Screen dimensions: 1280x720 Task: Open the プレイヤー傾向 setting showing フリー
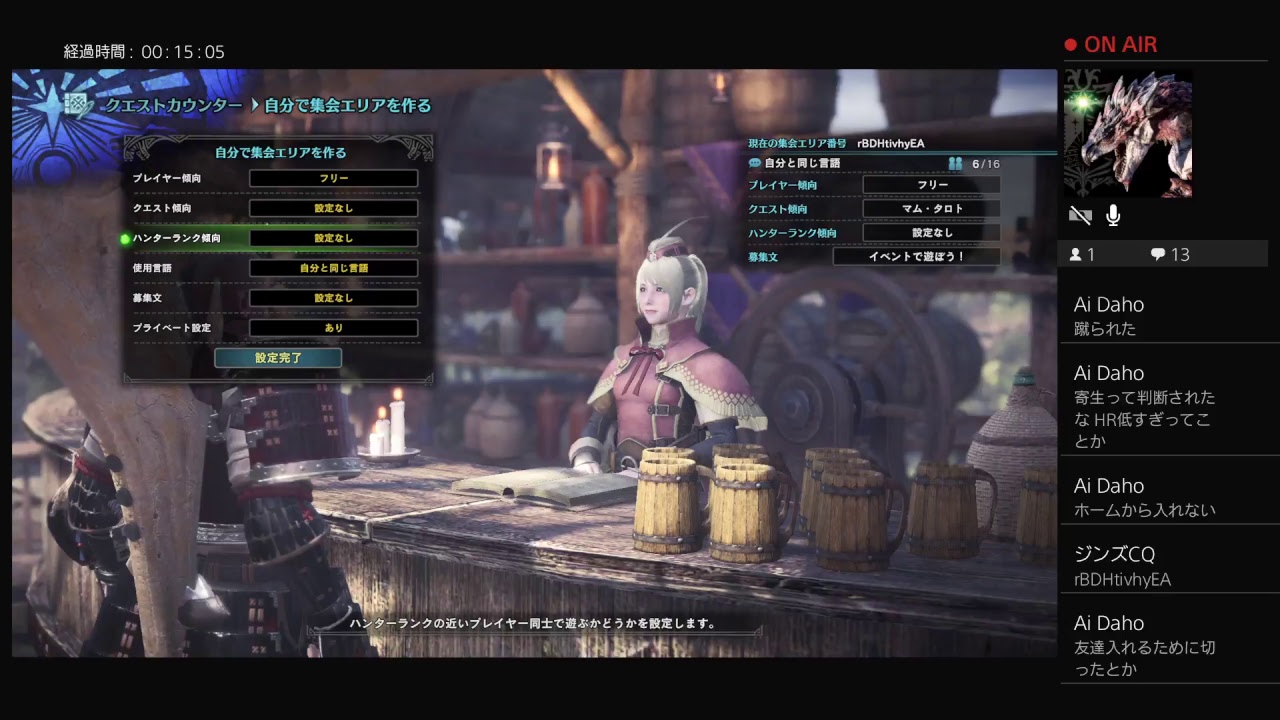pos(333,179)
